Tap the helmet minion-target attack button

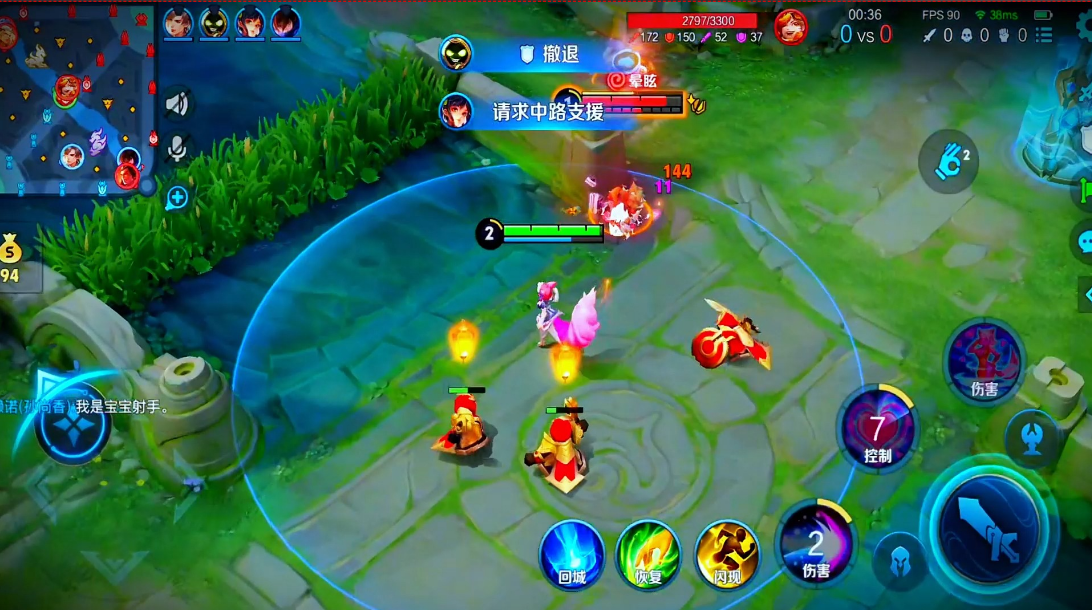click(898, 561)
